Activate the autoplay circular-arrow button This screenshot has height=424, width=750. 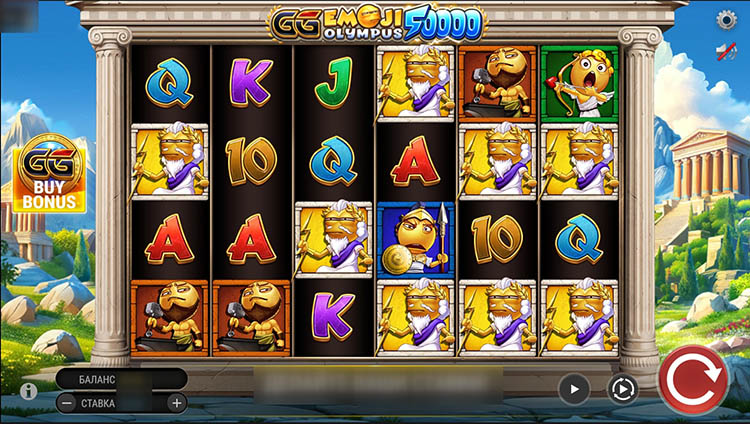point(623,388)
